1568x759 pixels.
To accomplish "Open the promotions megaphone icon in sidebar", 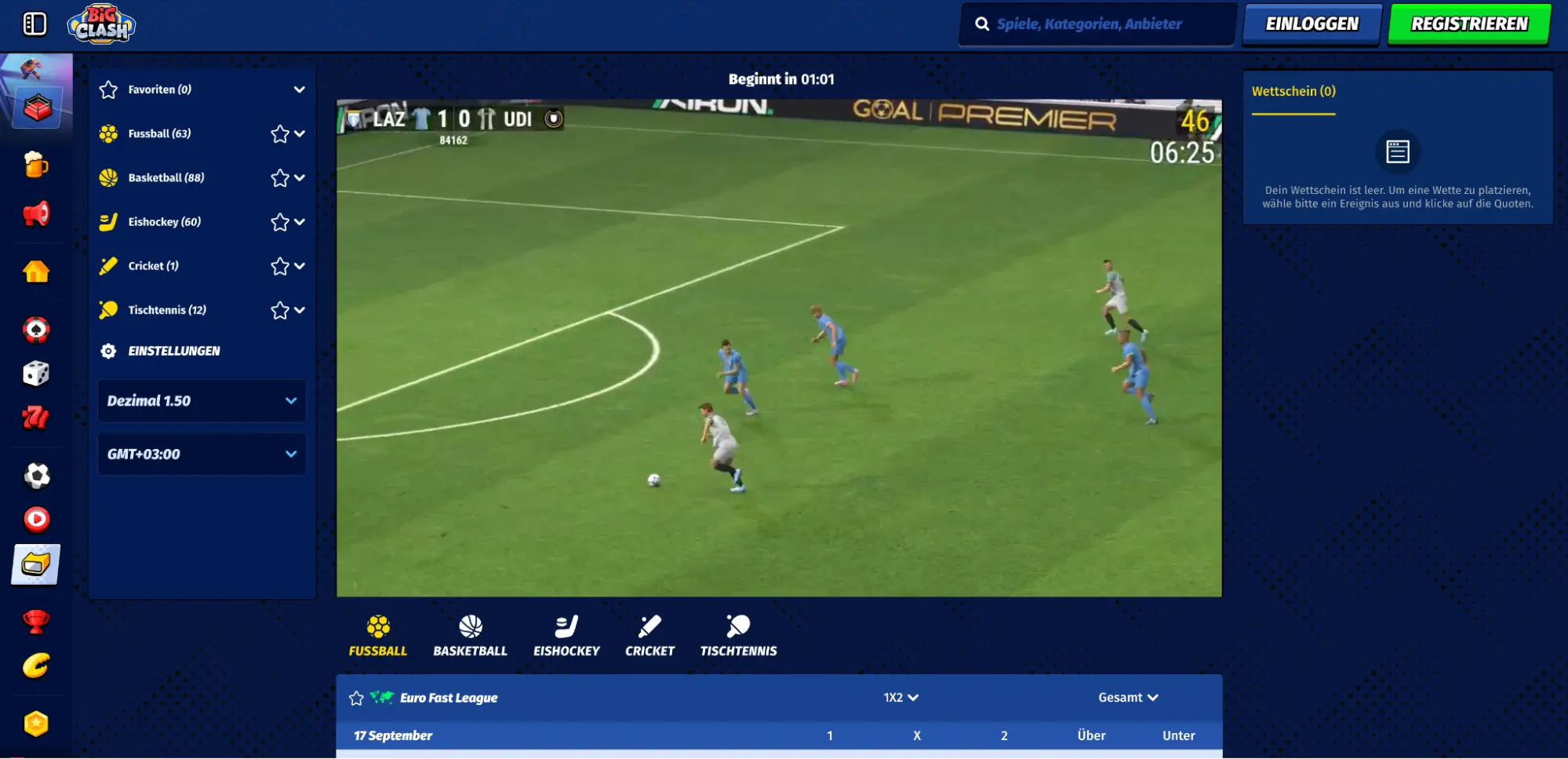I will pyautogui.click(x=36, y=213).
